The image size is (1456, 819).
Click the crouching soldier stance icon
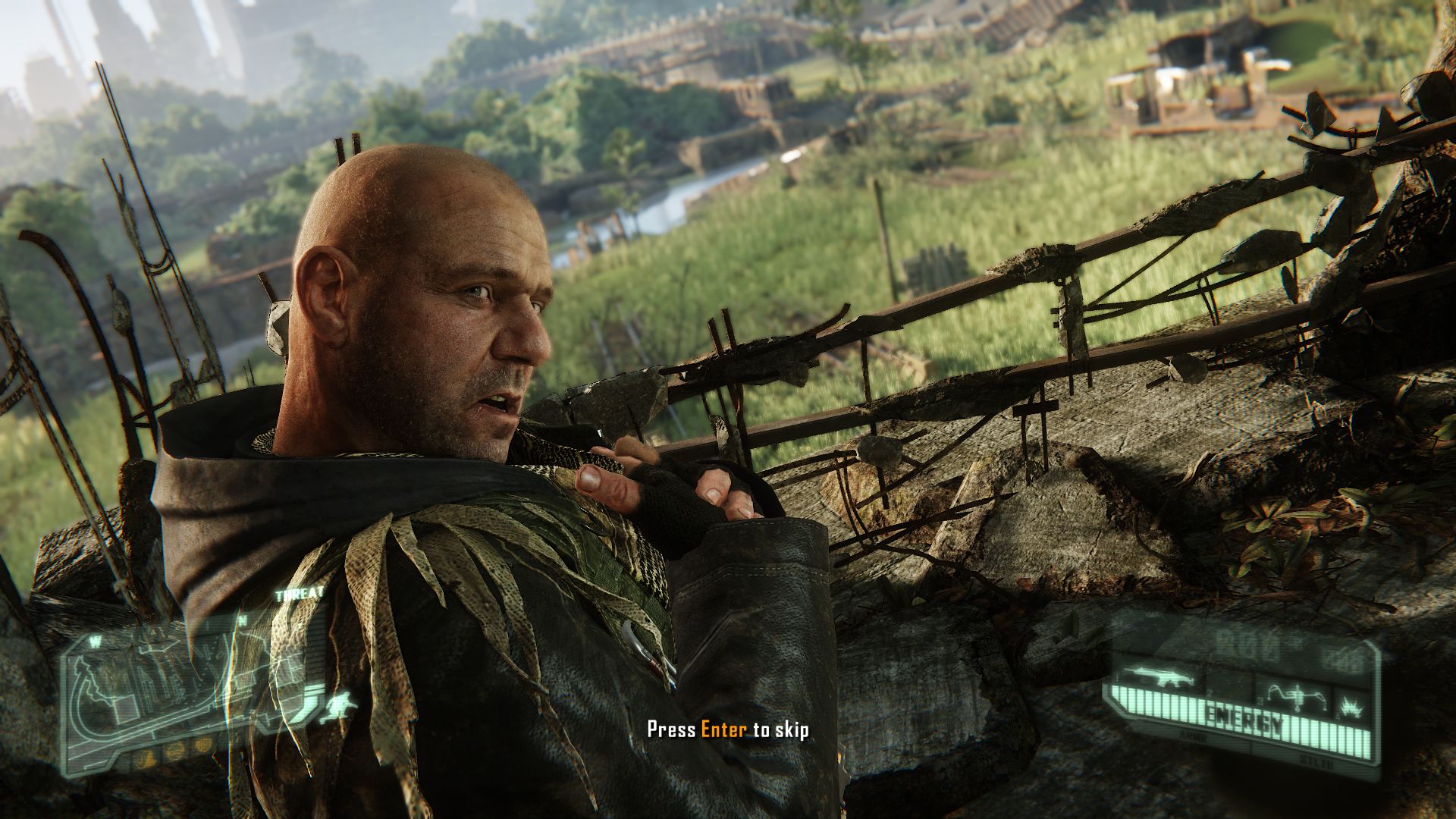click(339, 708)
